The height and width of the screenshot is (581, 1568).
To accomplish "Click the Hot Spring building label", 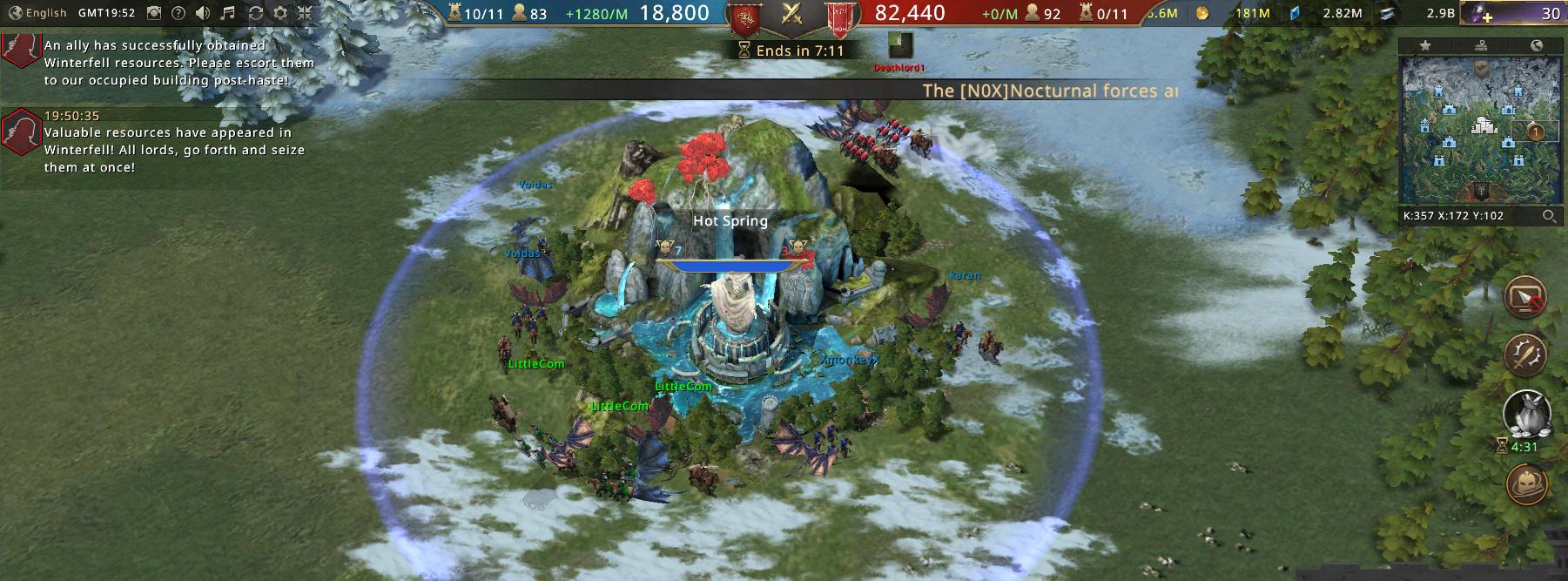I will (x=730, y=221).
